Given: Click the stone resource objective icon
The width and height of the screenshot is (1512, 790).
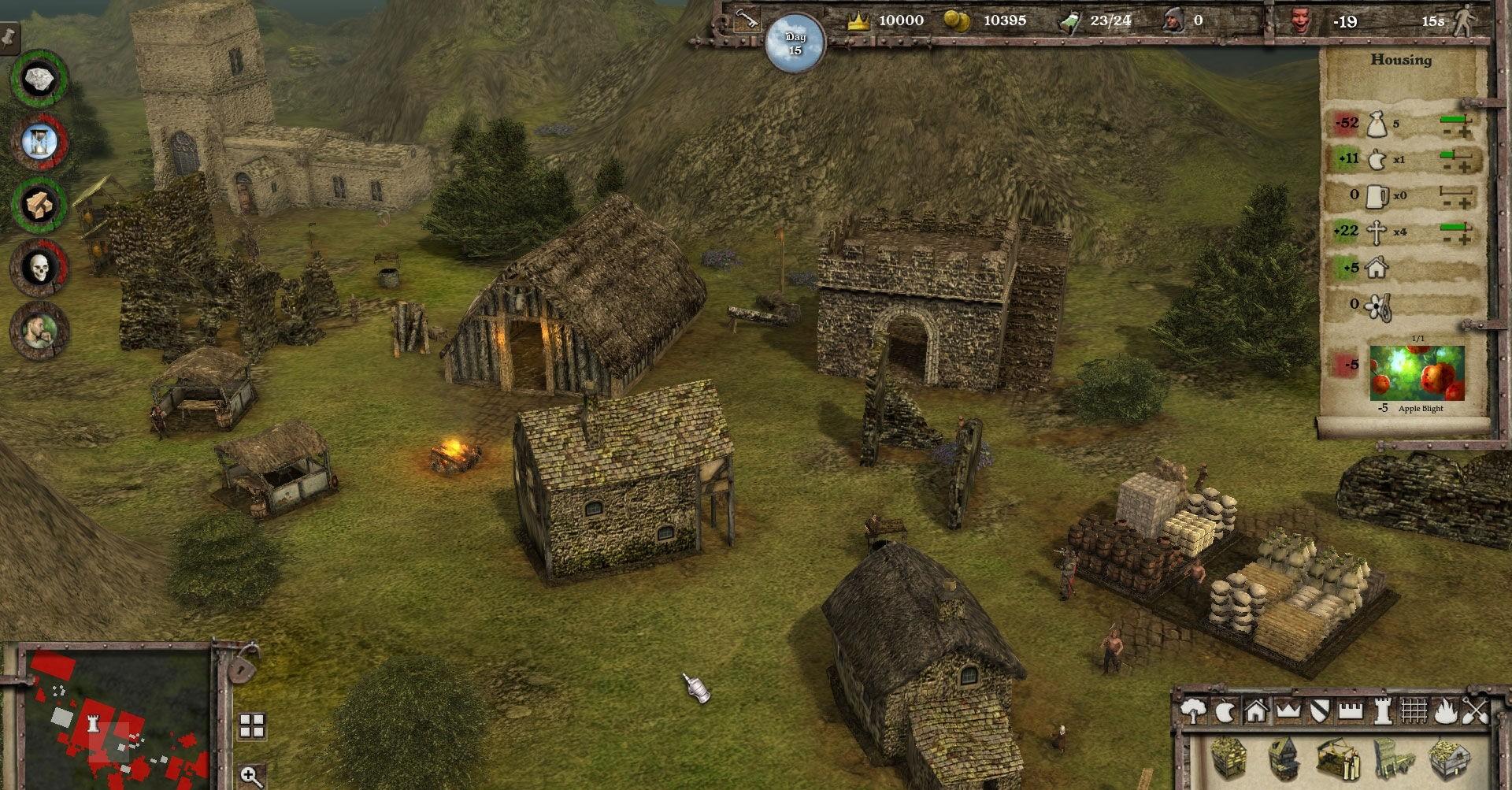Looking at the screenshot, I should point(38,79).
